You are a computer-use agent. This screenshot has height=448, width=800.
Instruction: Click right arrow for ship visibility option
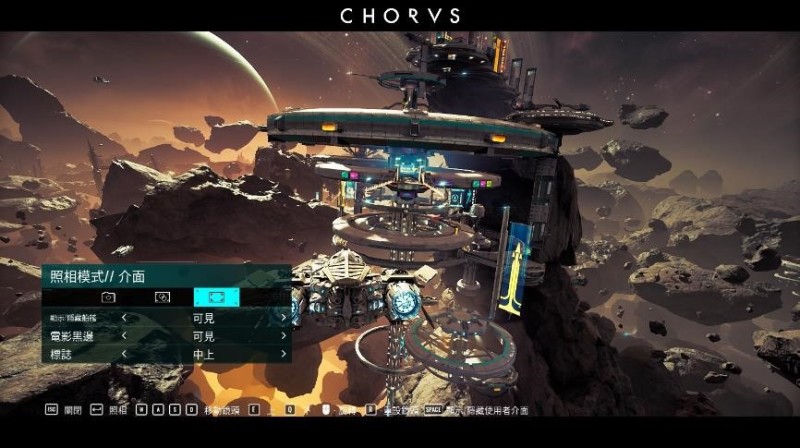tap(283, 319)
